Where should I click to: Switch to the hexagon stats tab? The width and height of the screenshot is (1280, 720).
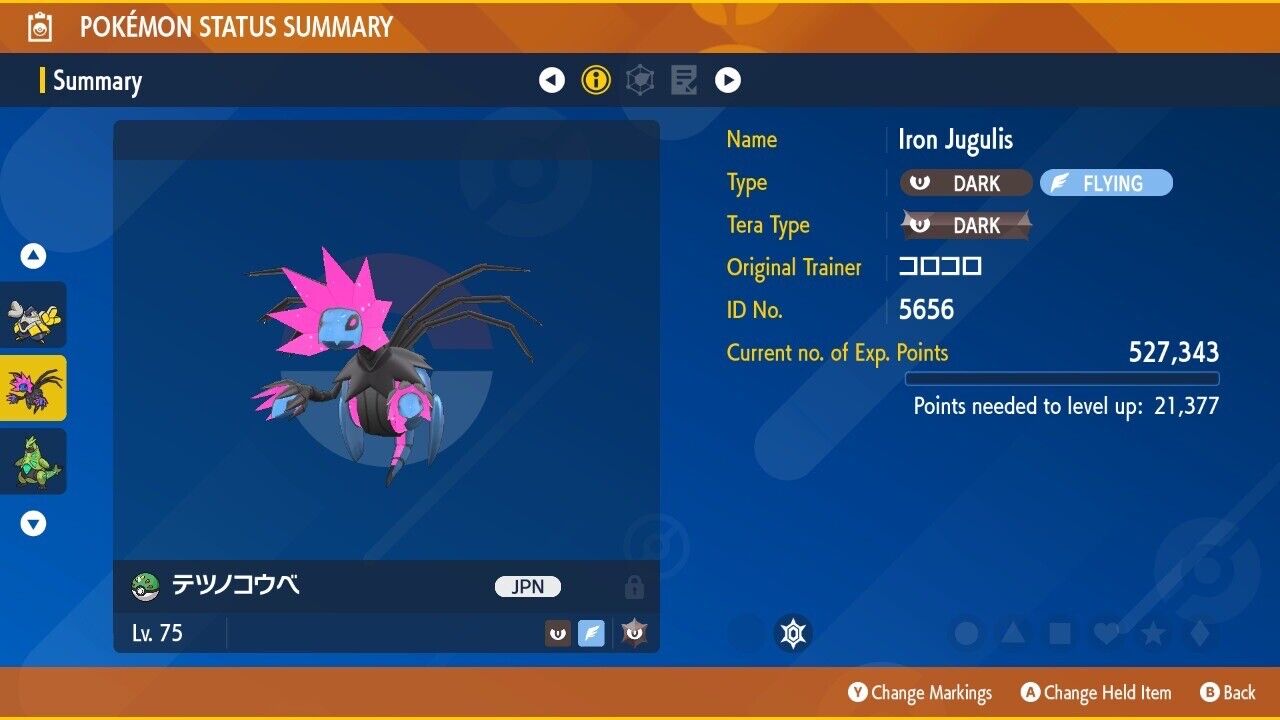pyautogui.click(x=640, y=80)
